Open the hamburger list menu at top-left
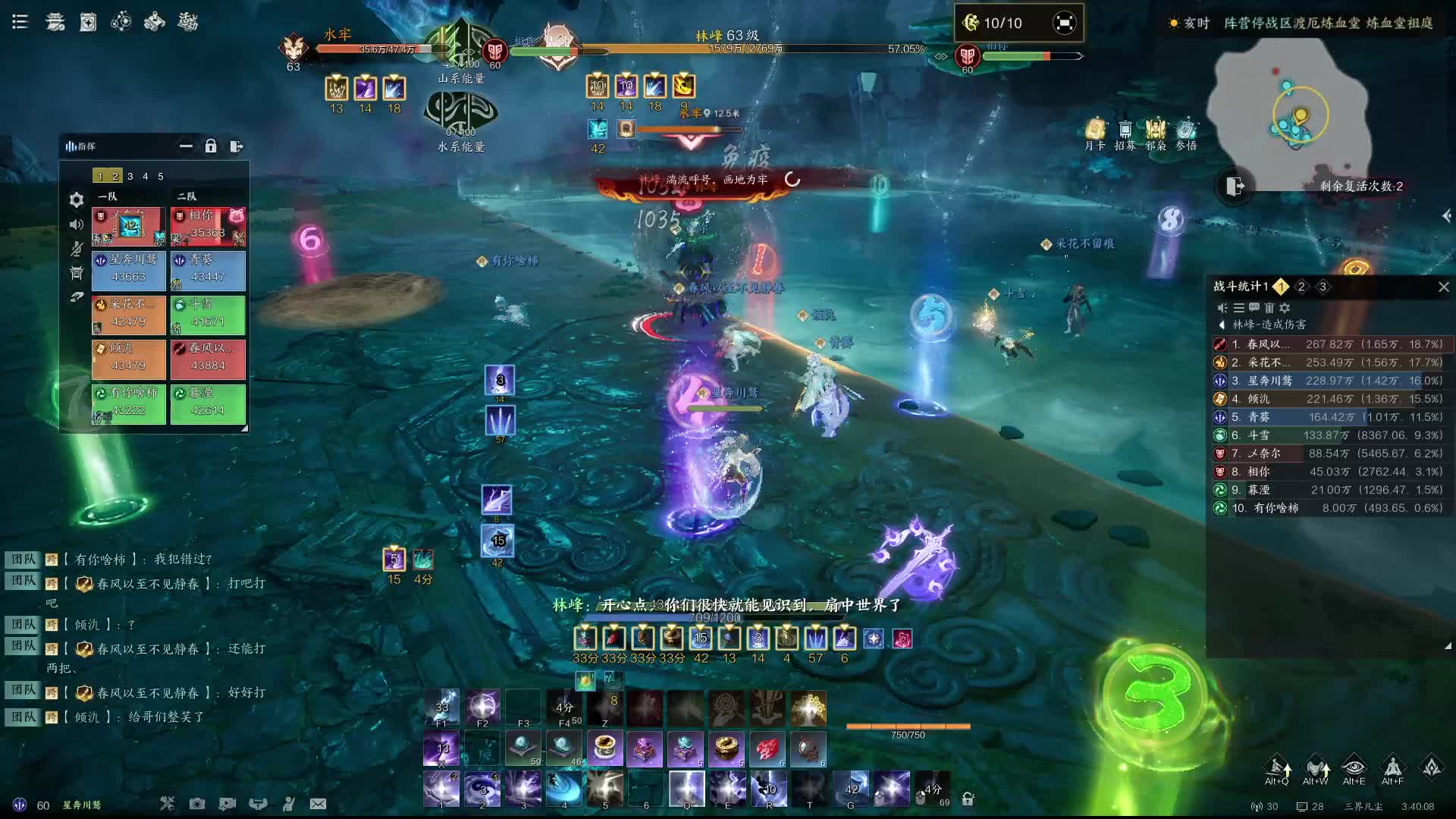Screen dimensions: 1456x819 [x=20, y=22]
